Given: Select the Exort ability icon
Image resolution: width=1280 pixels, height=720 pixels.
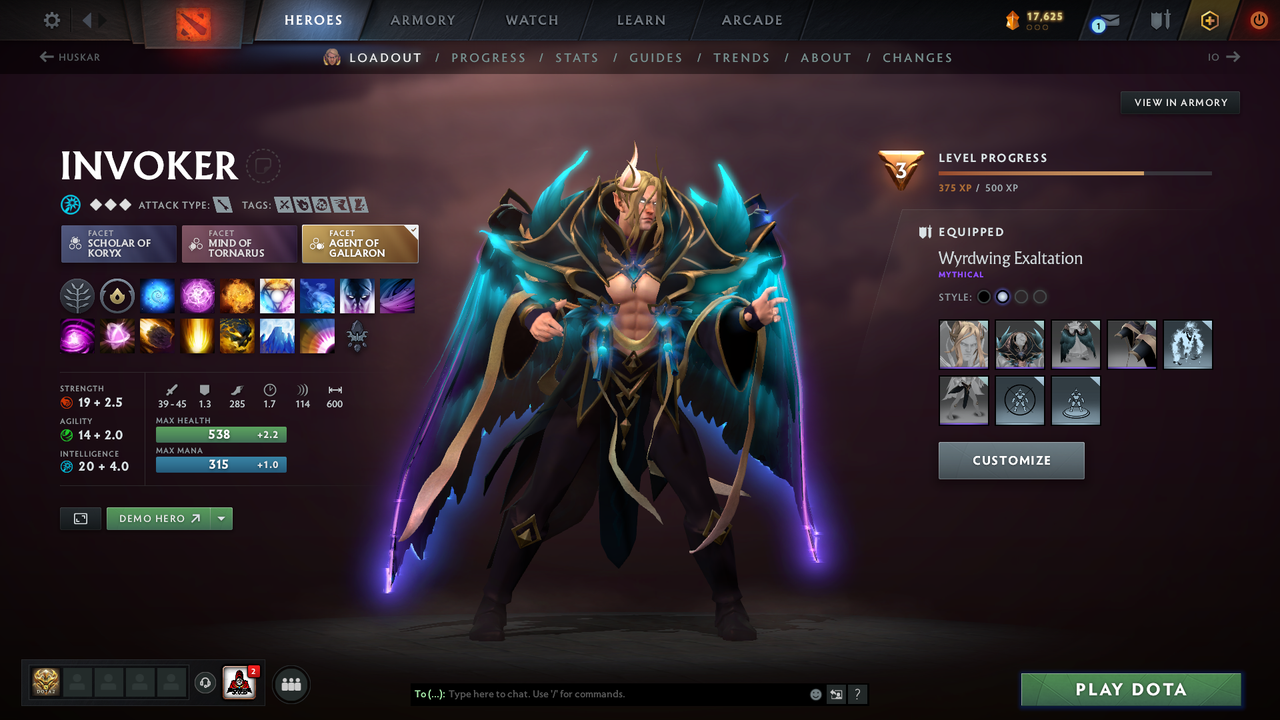Looking at the screenshot, I should pos(235,295).
